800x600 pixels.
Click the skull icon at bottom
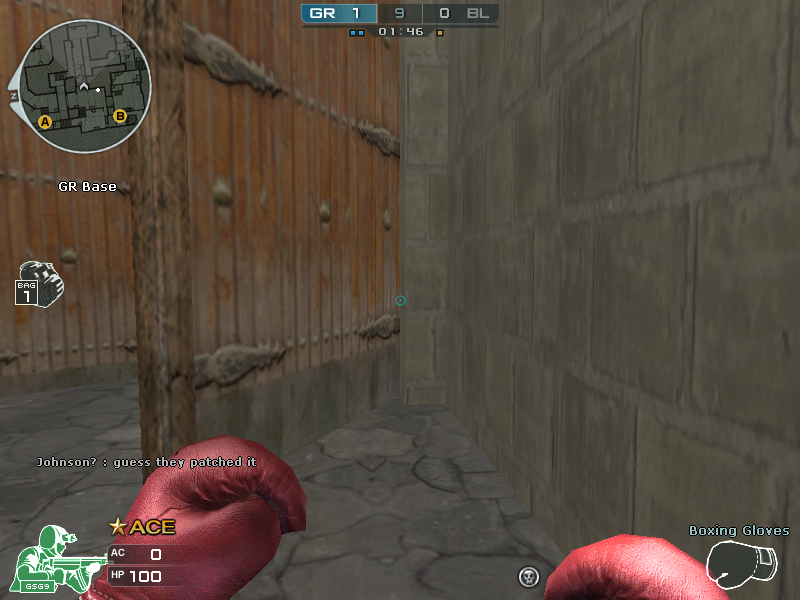pyautogui.click(x=529, y=576)
